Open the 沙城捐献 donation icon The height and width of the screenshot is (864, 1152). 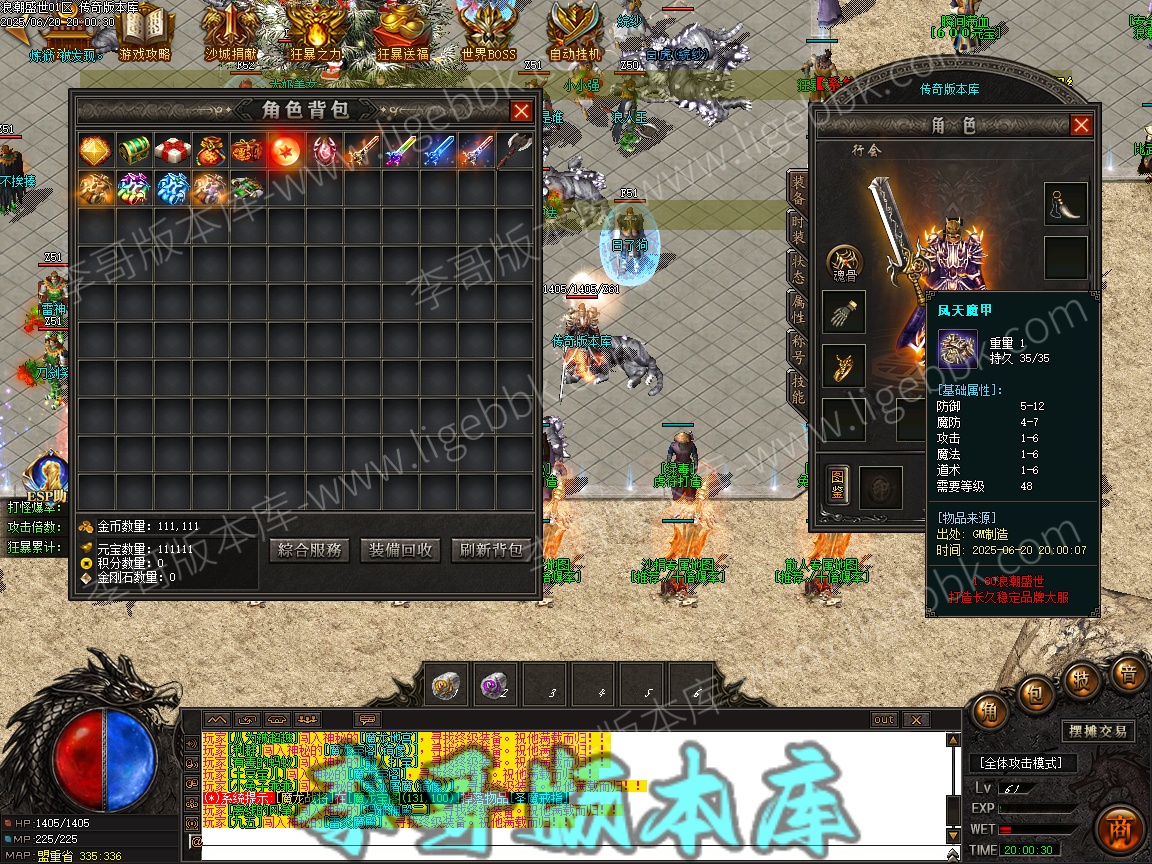coord(231,32)
